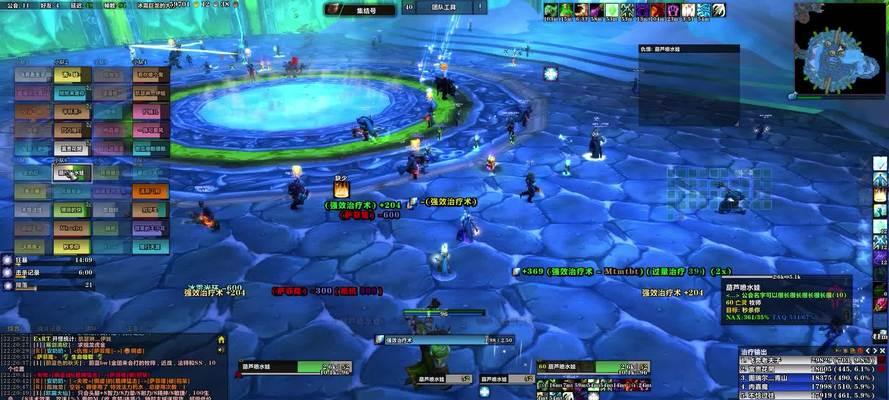Select the orange raid frame in the fourth column
The image size is (889, 400).
pyautogui.click(x=148, y=191)
